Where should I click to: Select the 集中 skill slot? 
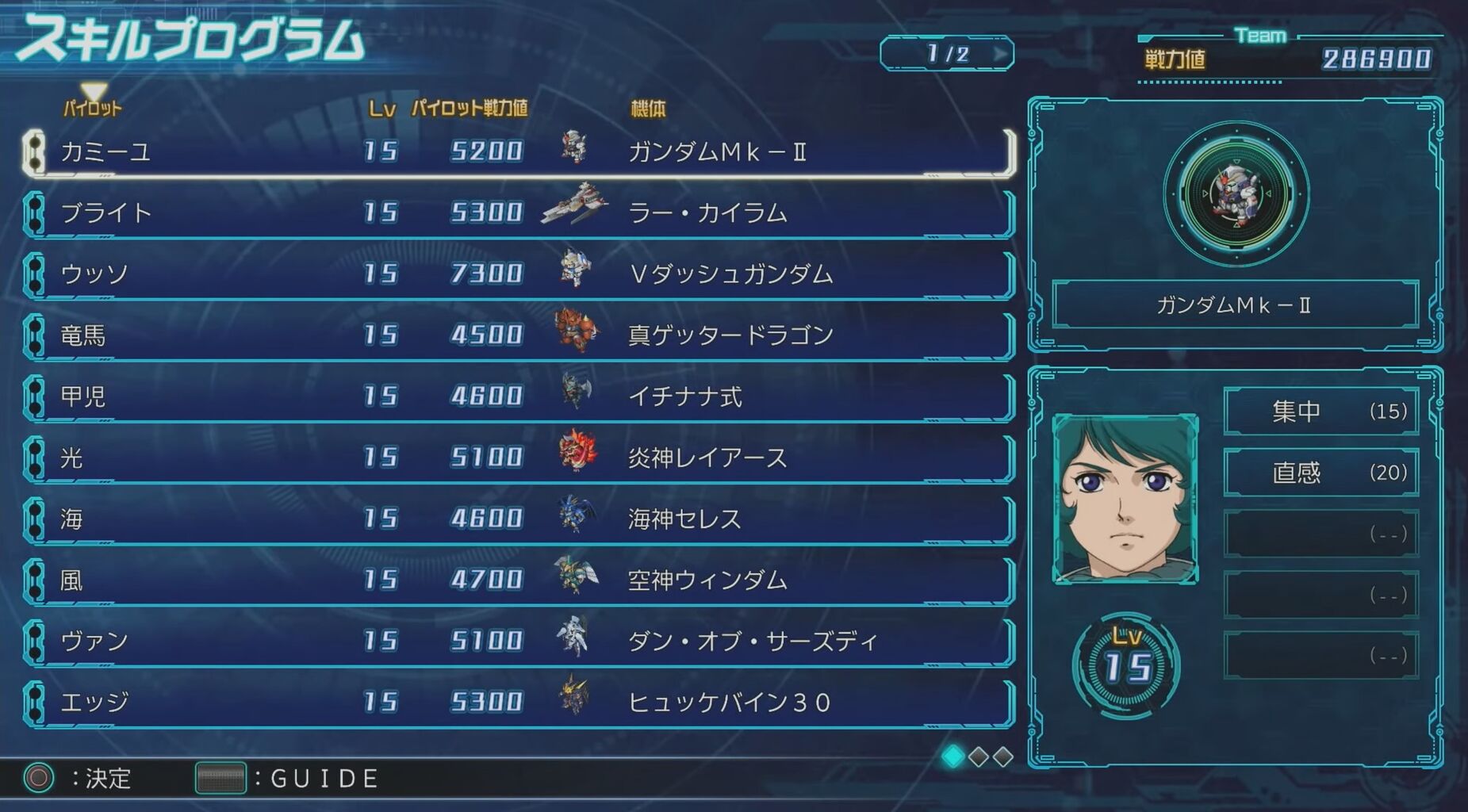(1320, 411)
